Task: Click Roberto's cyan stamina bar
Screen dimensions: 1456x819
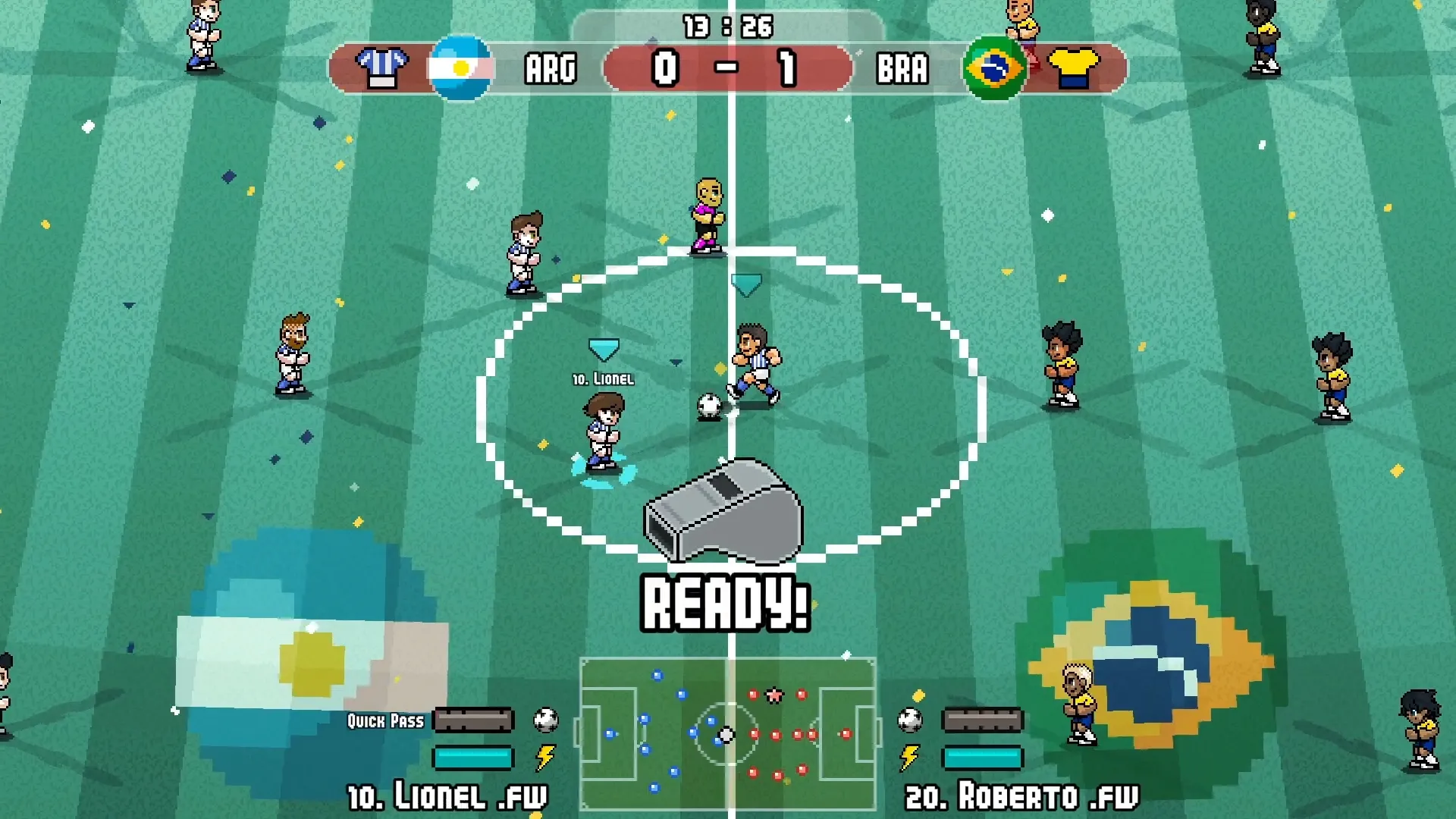Action: pos(982,757)
